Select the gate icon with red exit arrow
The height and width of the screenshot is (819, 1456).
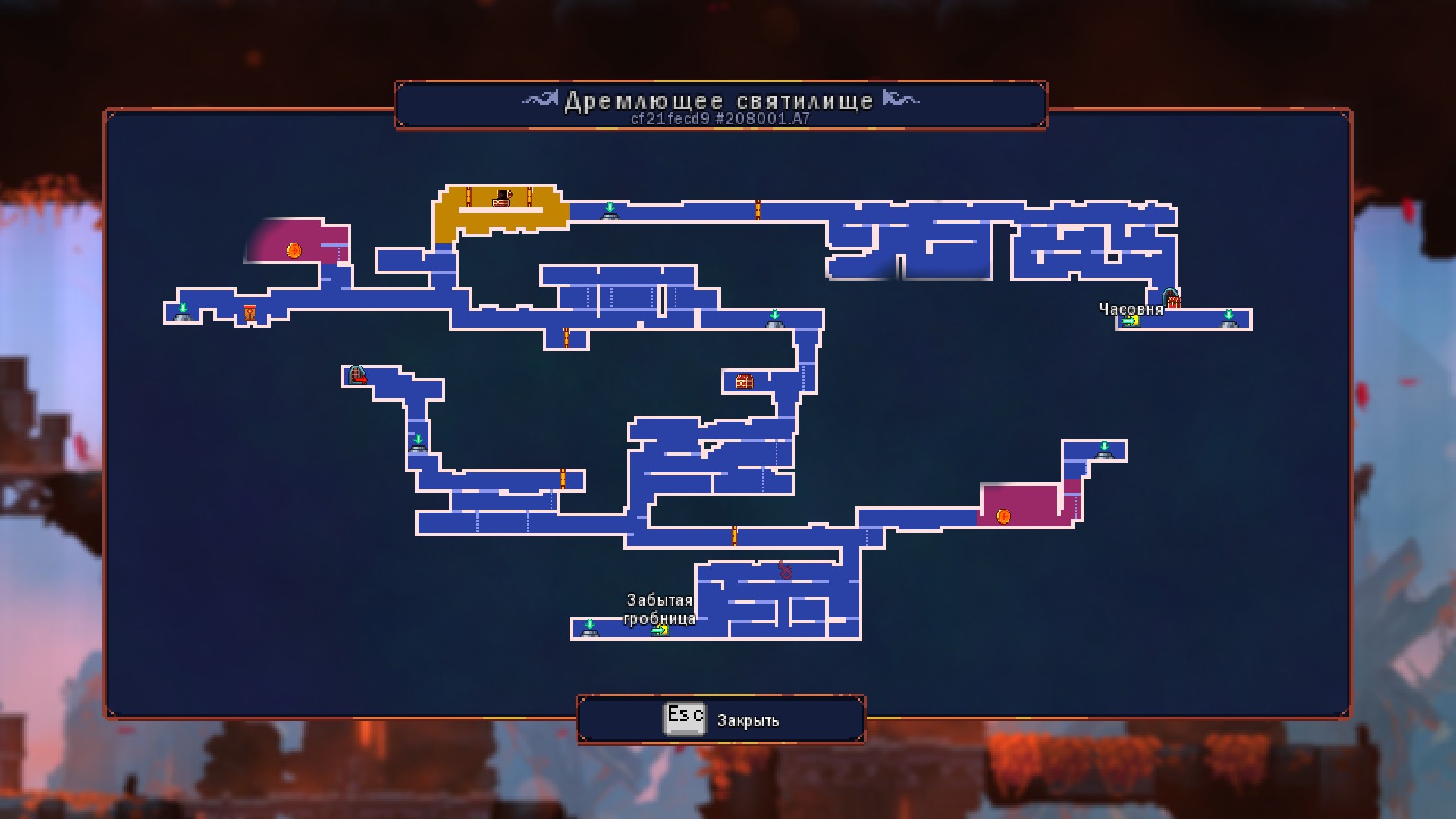click(356, 374)
